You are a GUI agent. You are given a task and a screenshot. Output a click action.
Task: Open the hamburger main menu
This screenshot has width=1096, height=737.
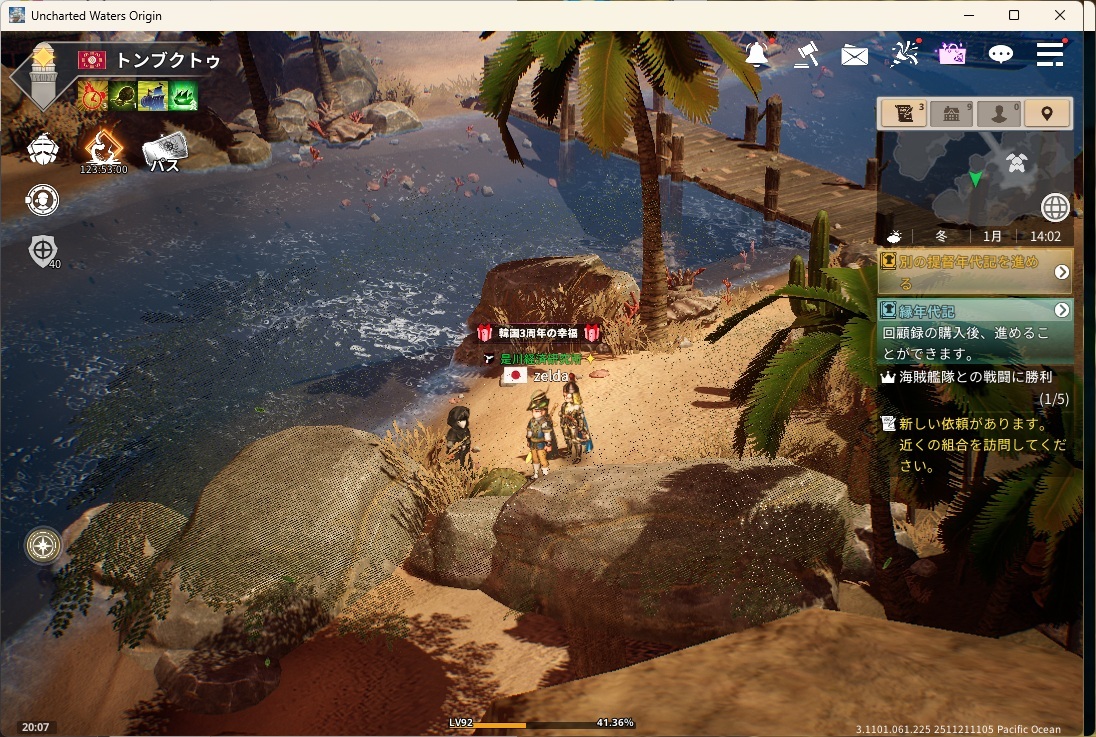(1050, 55)
